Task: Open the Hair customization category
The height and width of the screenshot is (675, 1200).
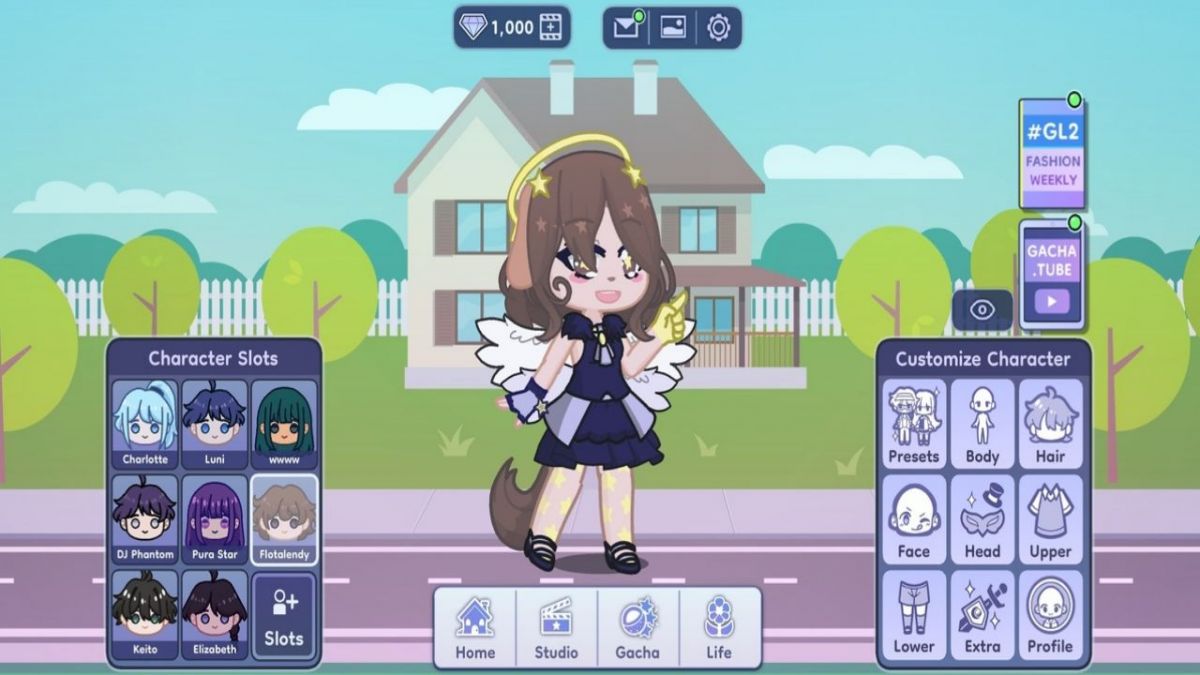Action: [1050, 424]
